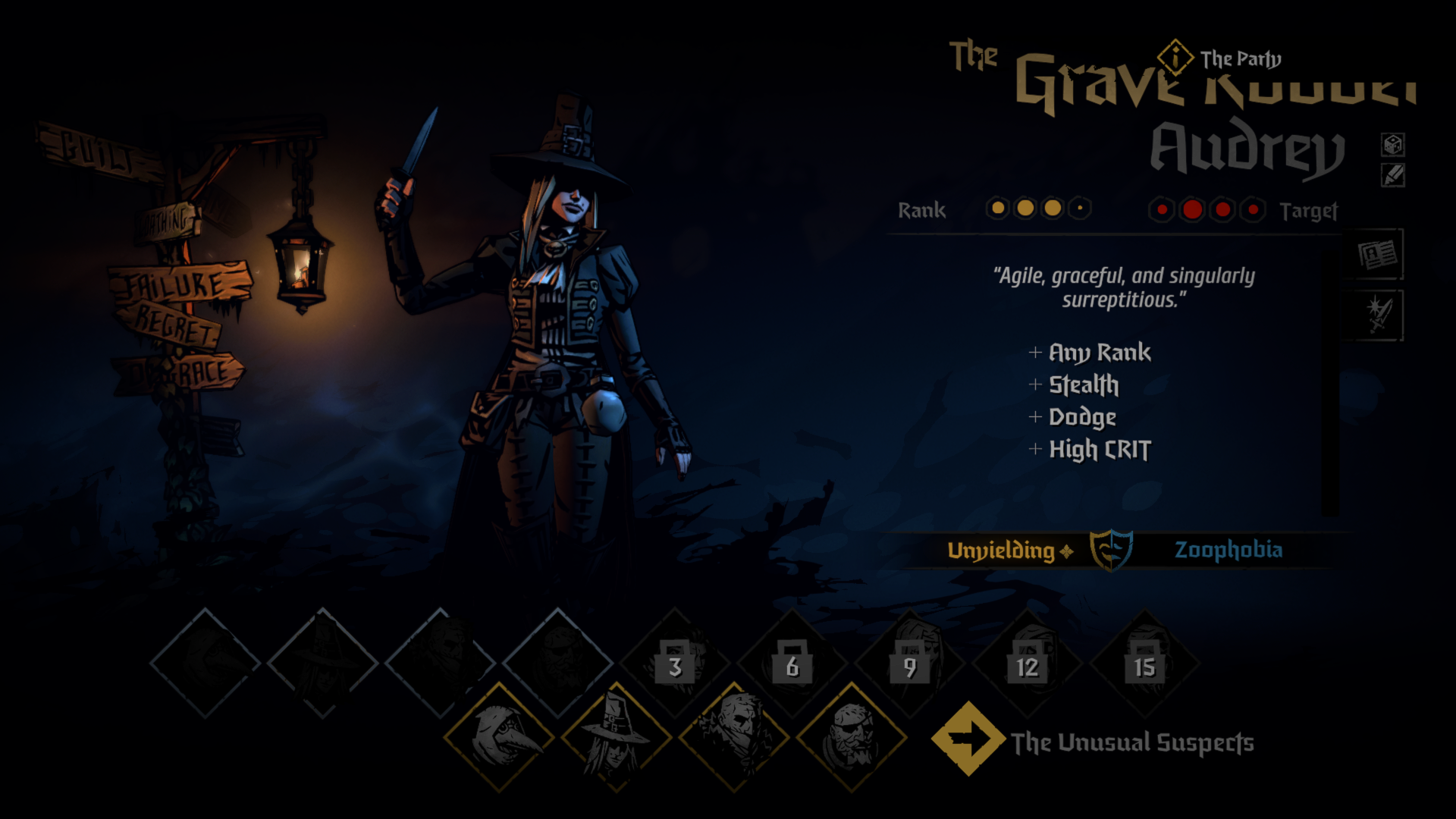1456x819 pixels.
Task: Pick the gold-framed Man-at-Arms party portrait
Action: 851,737
